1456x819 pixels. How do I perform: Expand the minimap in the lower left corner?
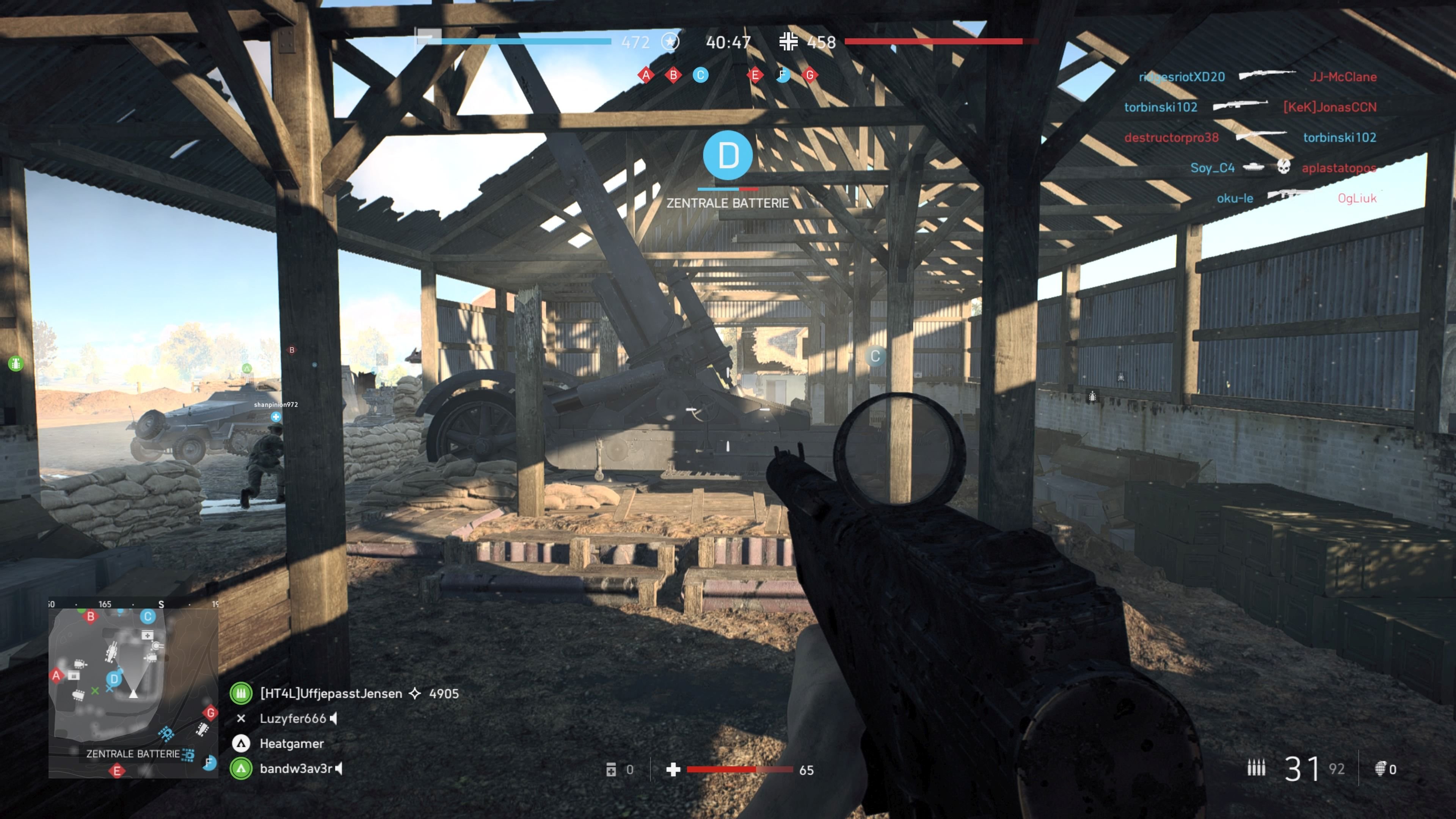[x=133, y=695]
